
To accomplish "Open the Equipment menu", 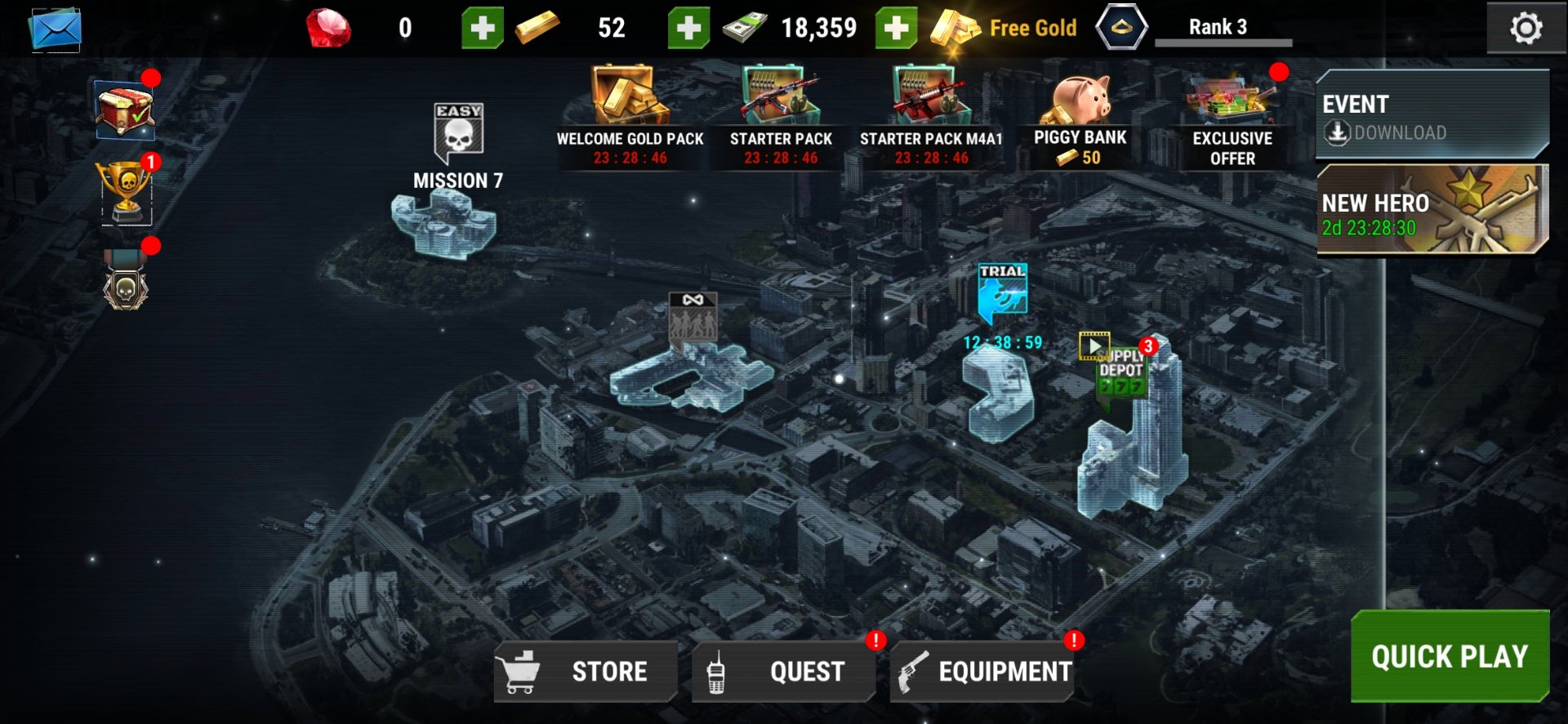I will (982, 672).
